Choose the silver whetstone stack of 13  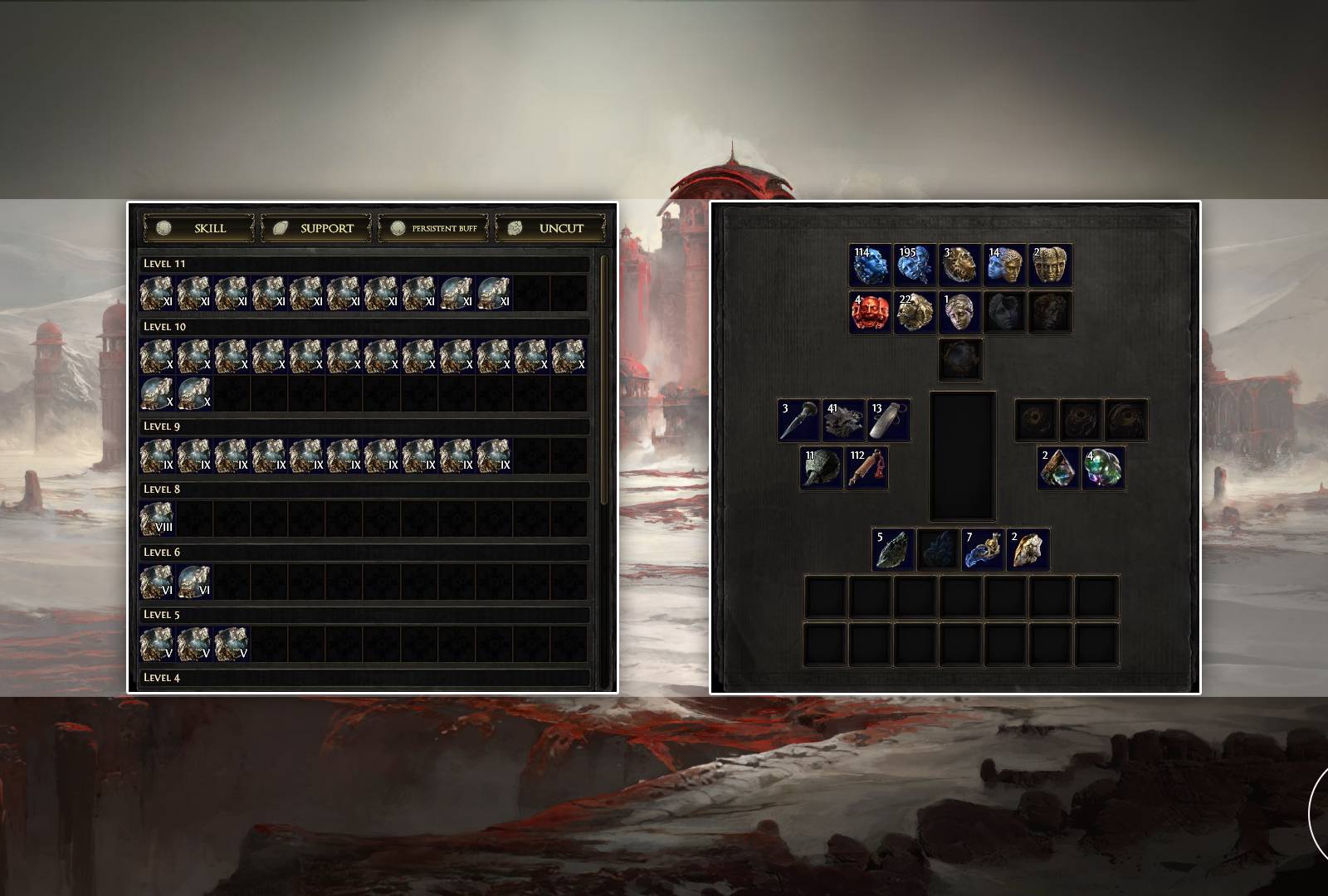point(888,420)
